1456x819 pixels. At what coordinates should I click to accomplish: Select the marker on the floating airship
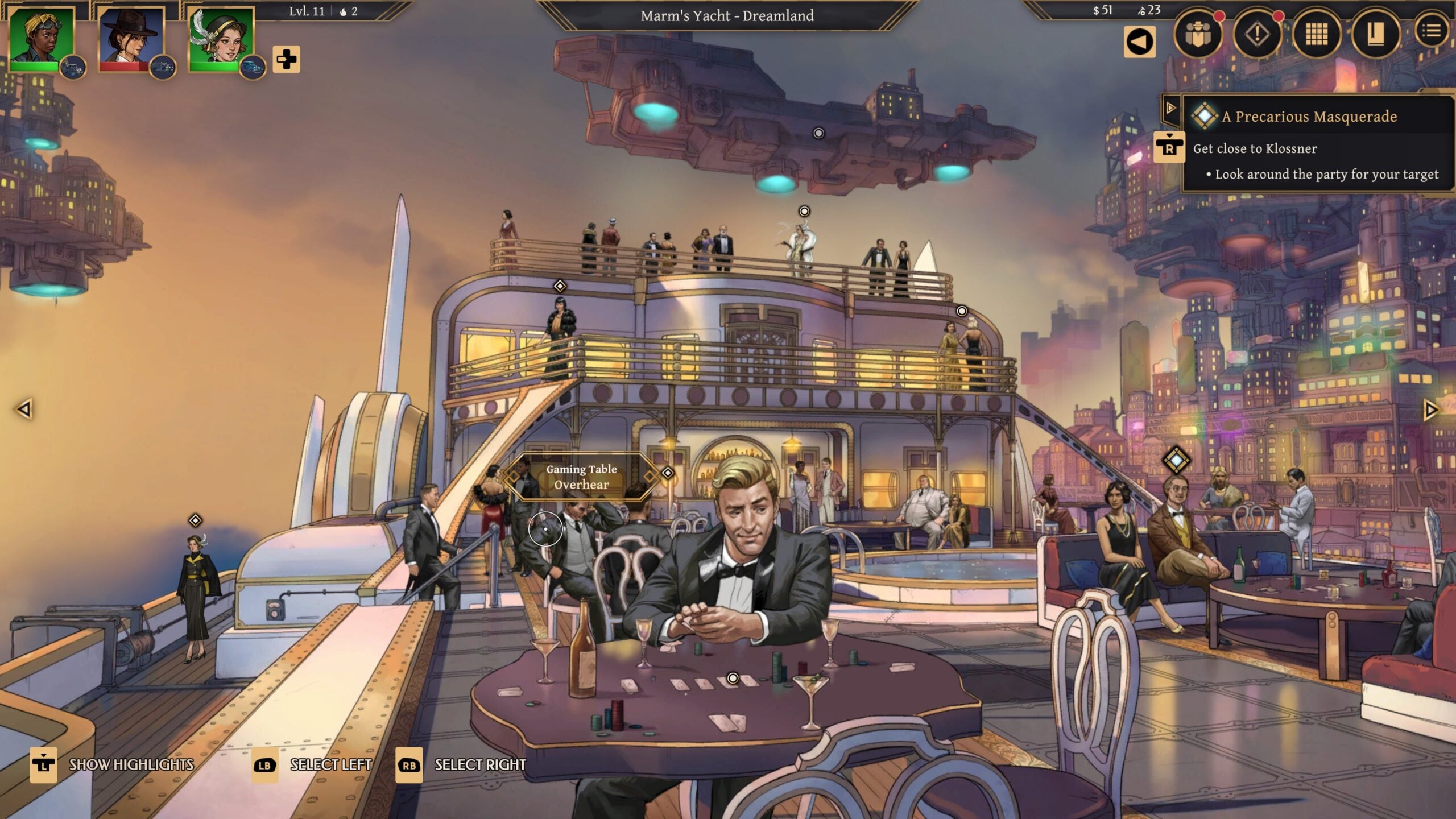click(x=818, y=133)
